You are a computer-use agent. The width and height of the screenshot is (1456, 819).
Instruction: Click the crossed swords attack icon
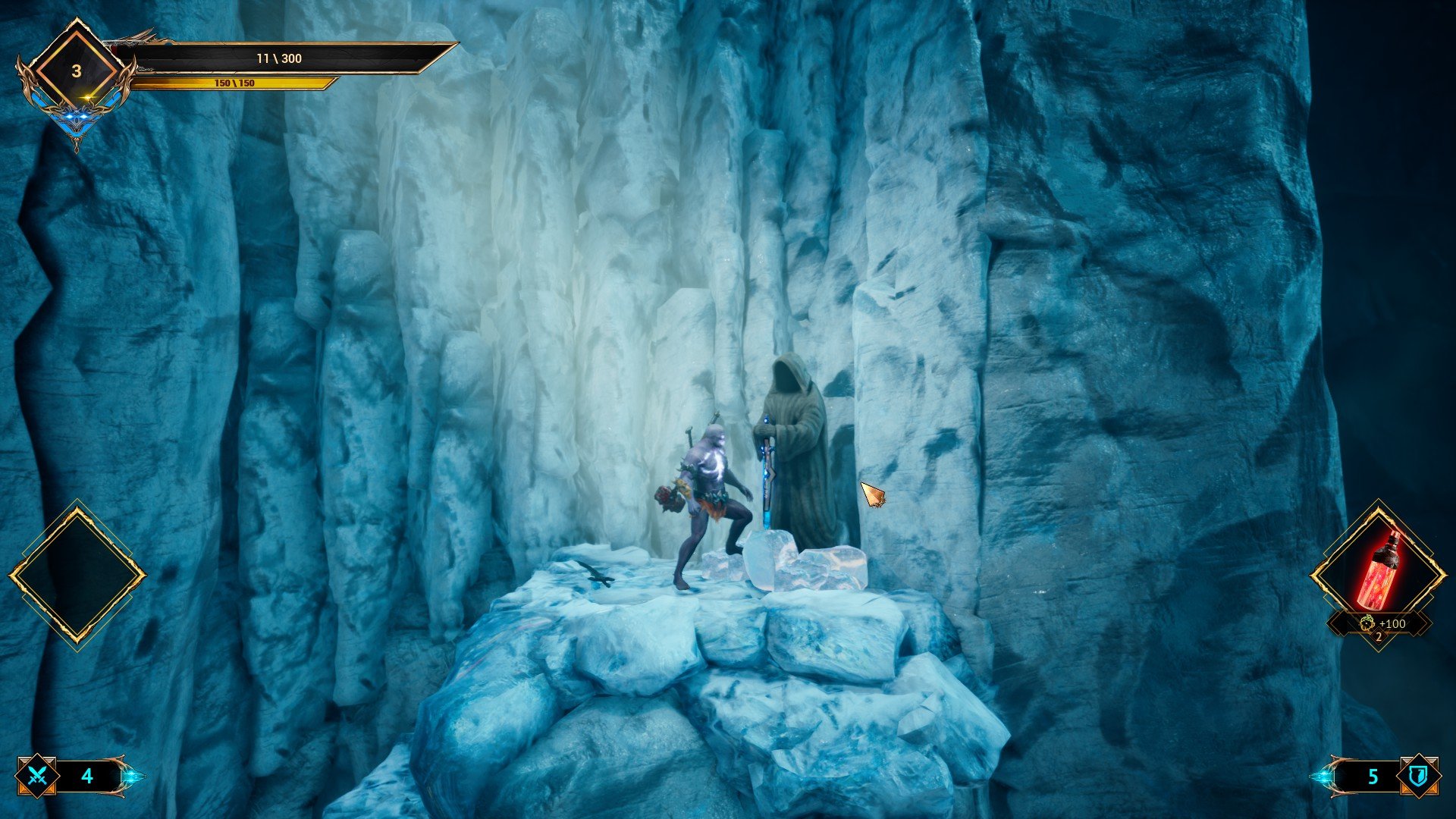pos(38,776)
